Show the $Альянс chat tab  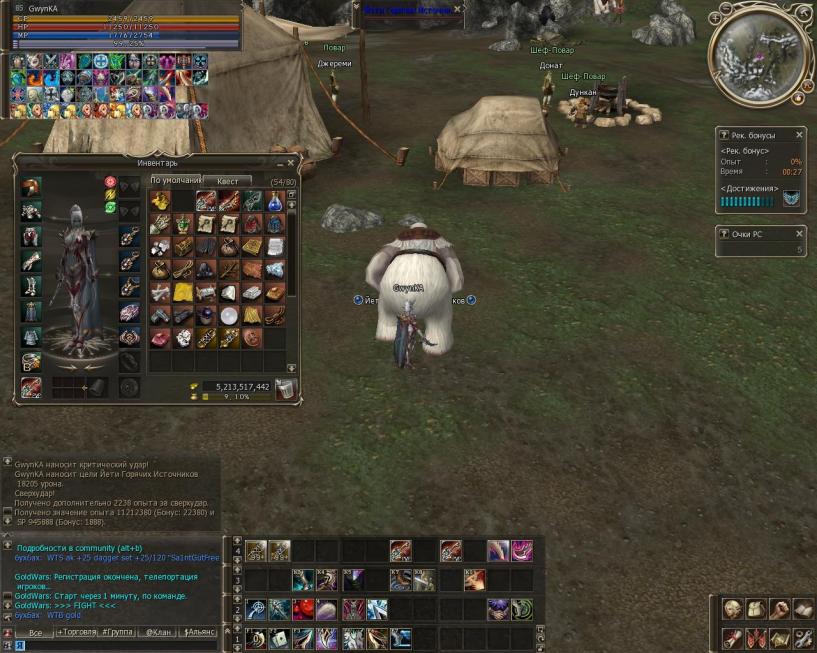(x=200, y=632)
